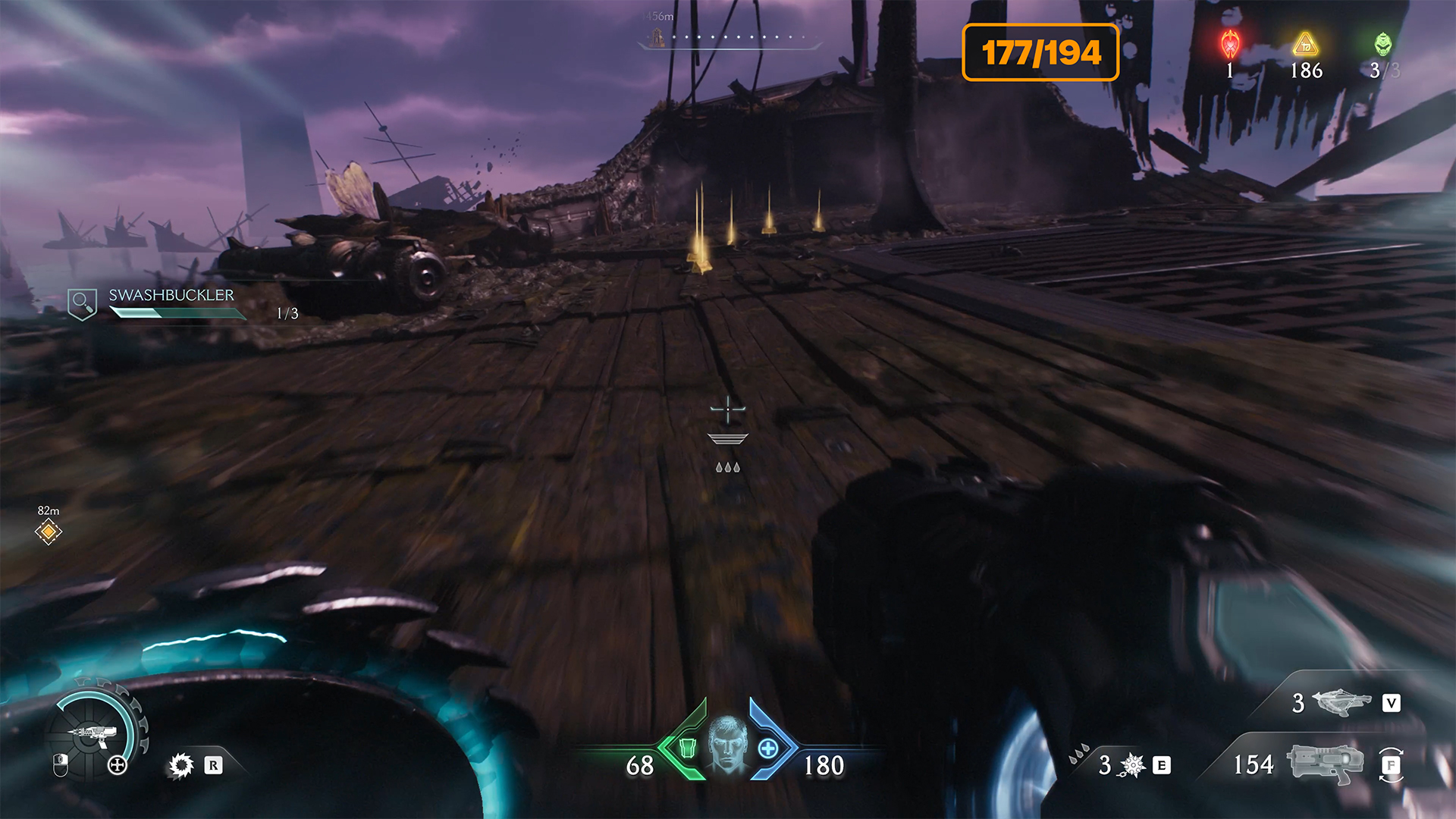Select the diamond objective waypoint marker
The height and width of the screenshot is (819, 1456).
[x=49, y=532]
